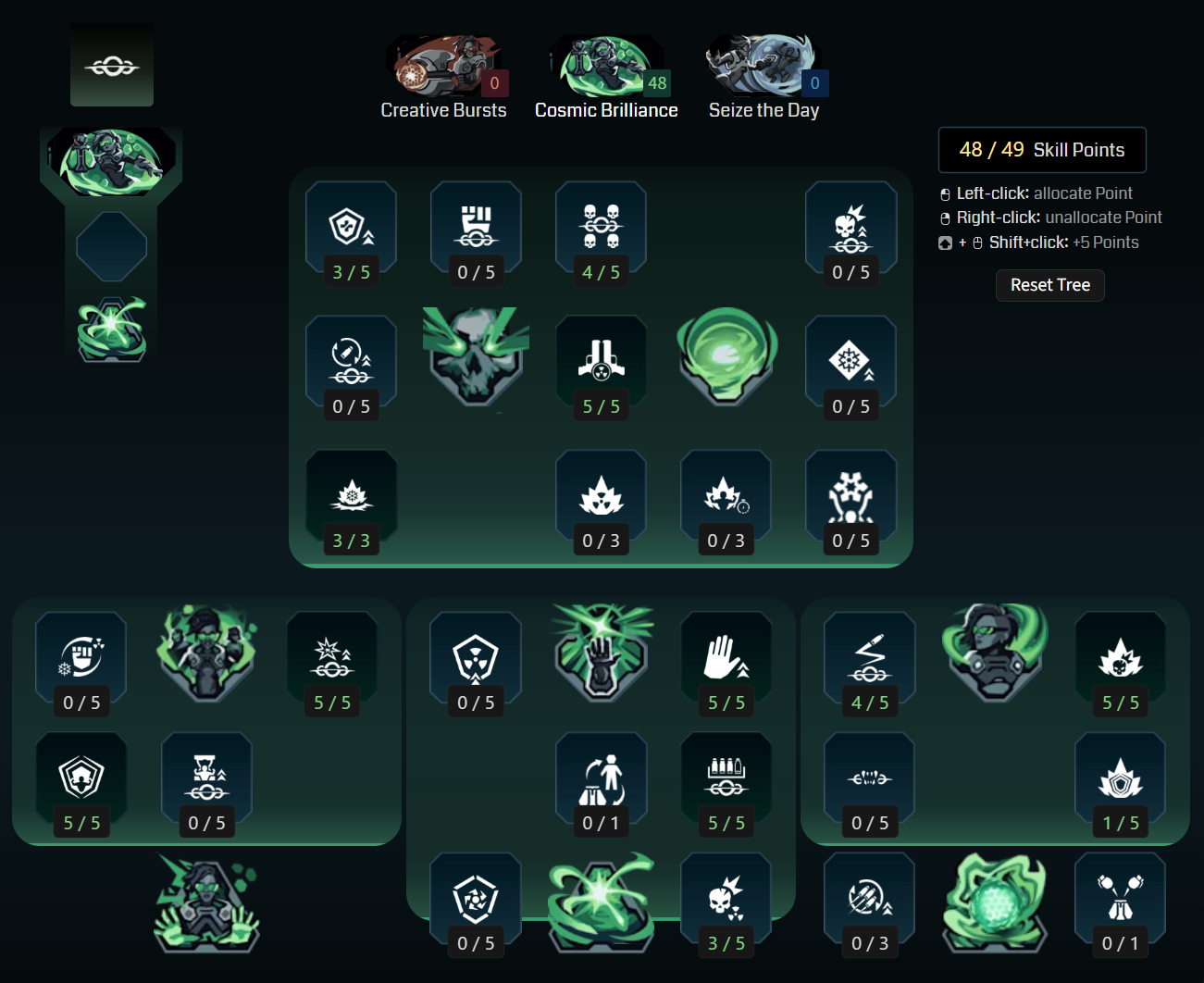Click the 48/49 Skill Points counter
Viewport: 1204px width, 983px height.
click(x=1042, y=149)
